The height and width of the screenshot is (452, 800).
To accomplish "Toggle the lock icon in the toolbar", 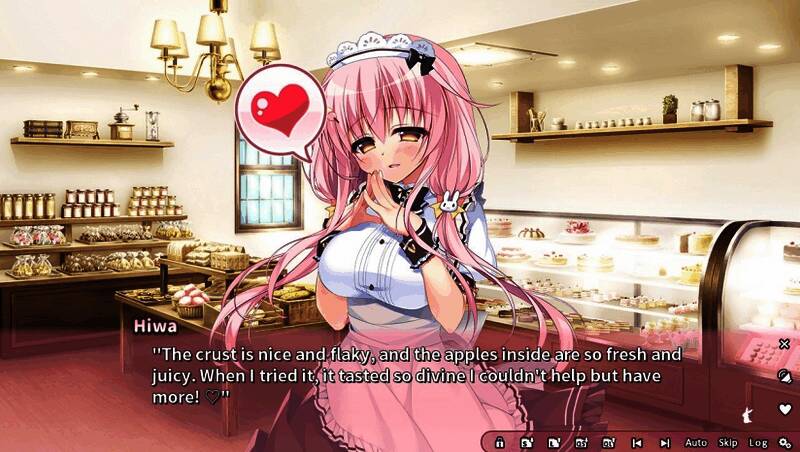I will click(x=500, y=442).
